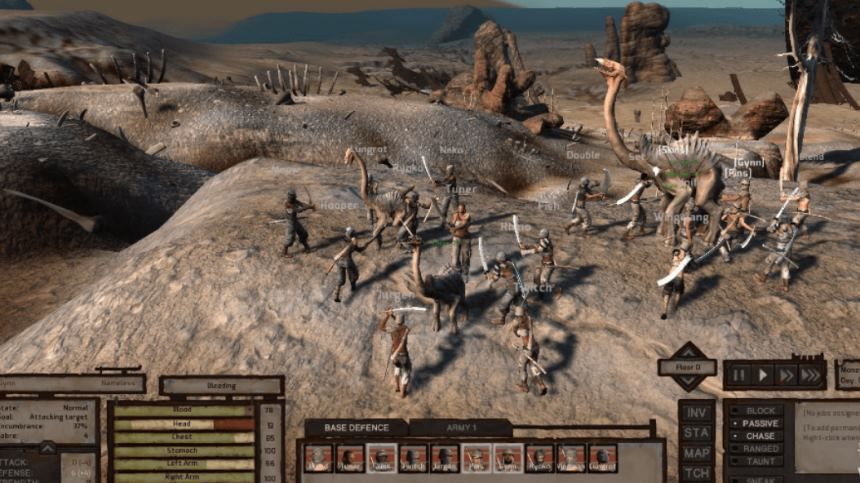This screenshot has width=860, height=483.
Task: Open the MAP screen
Action: (x=697, y=453)
